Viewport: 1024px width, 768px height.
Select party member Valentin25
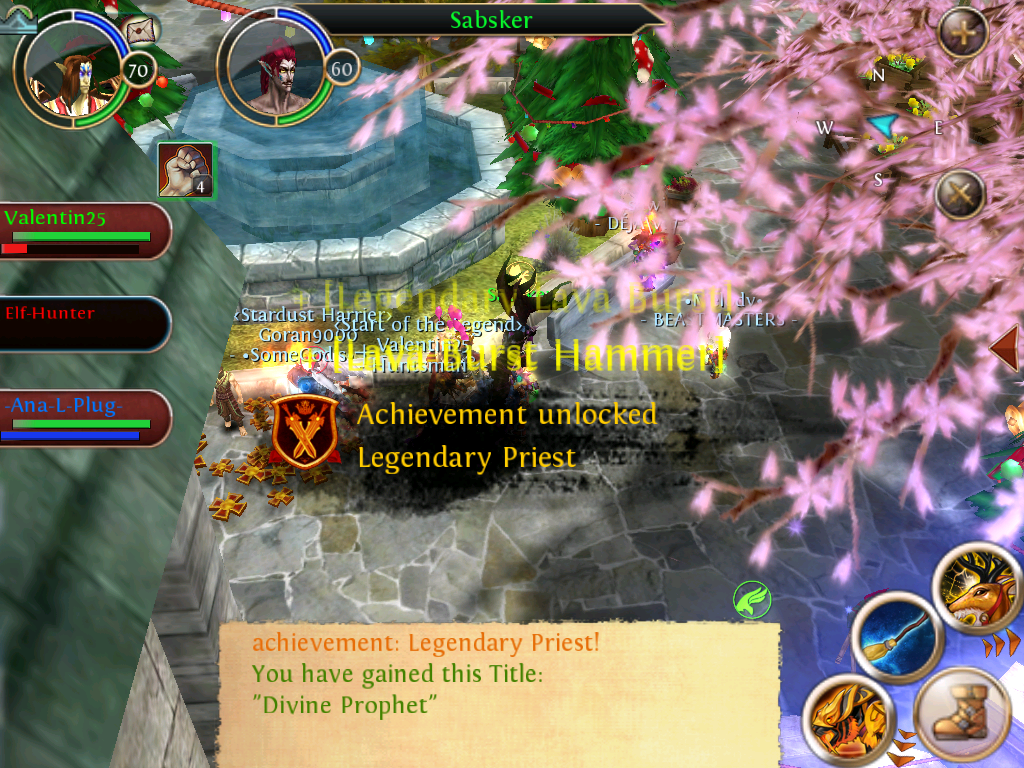(84, 231)
